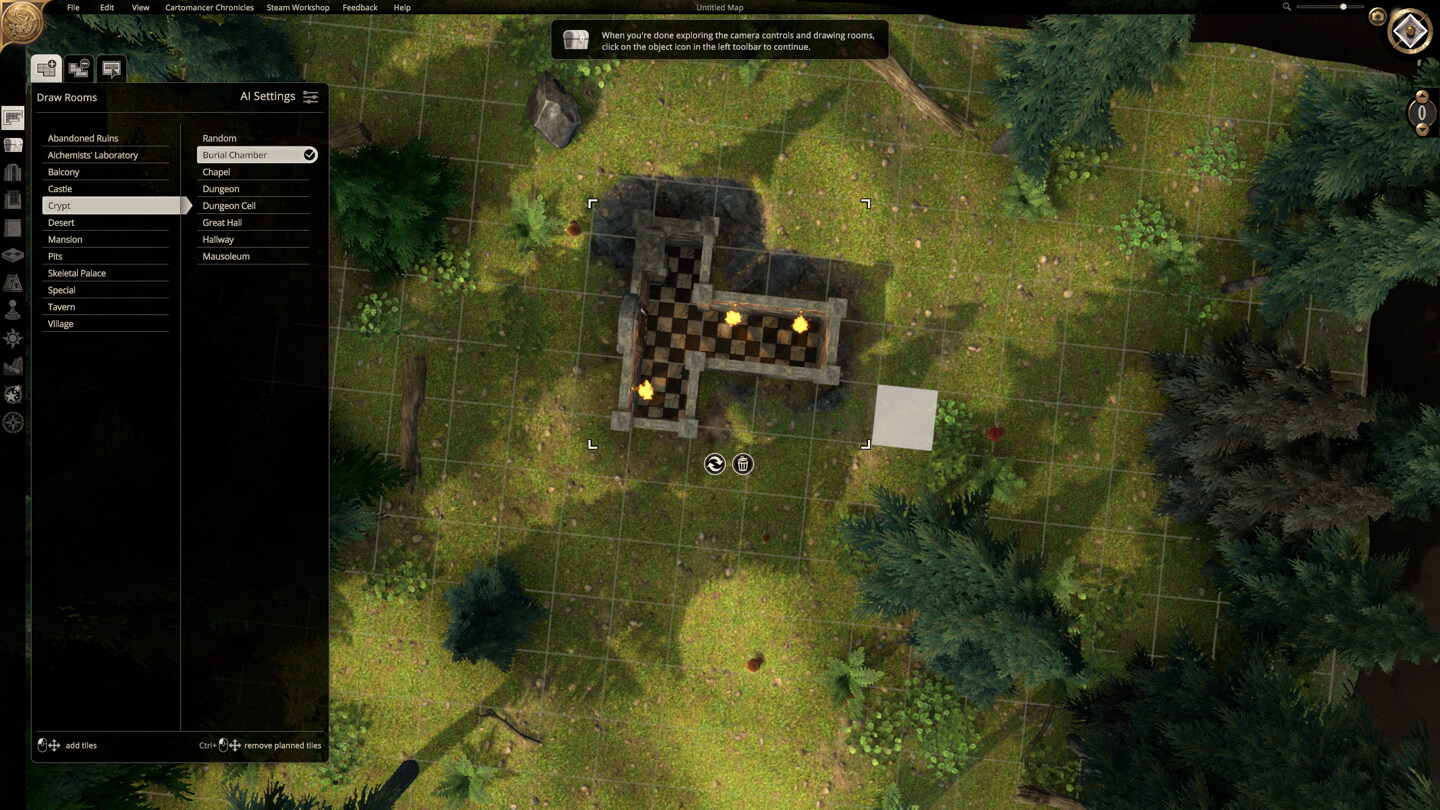Open the Feedback menu

360,7
